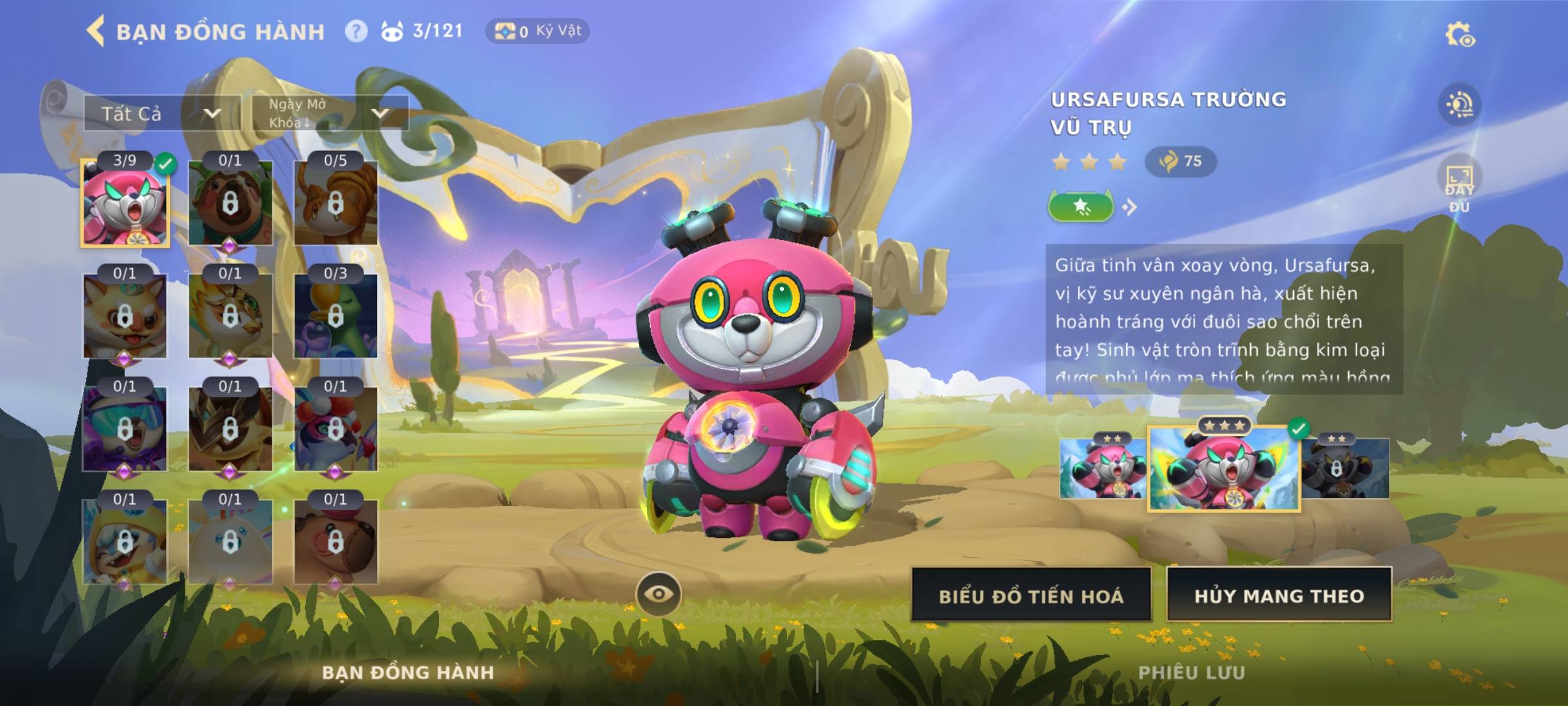Select the pink Ursafursa companion tile
The height and width of the screenshot is (706, 1568).
click(x=125, y=203)
